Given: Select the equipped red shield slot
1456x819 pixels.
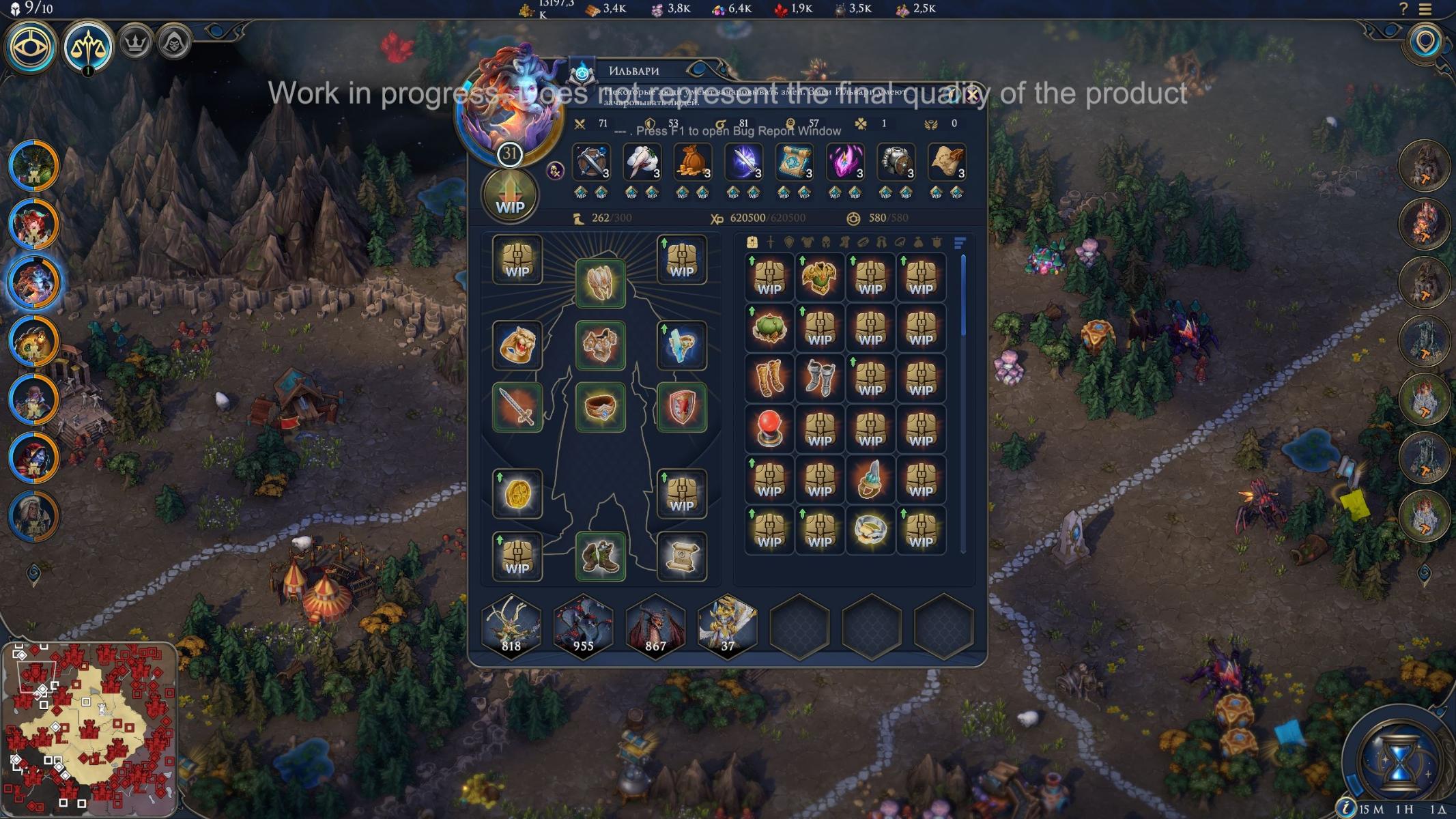Looking at the screenshot, I should [681, 407].
